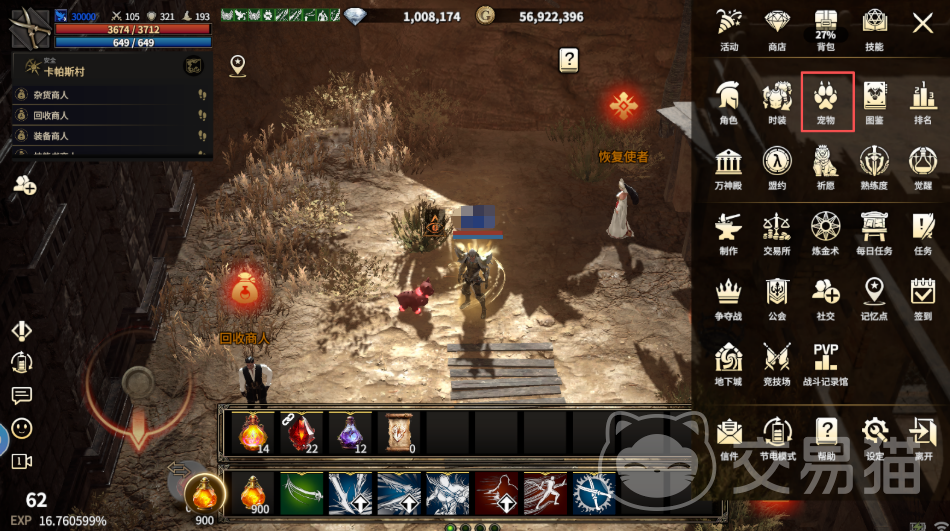Open the 角色 character screen

pyautogui.click(x=728, y=101)
